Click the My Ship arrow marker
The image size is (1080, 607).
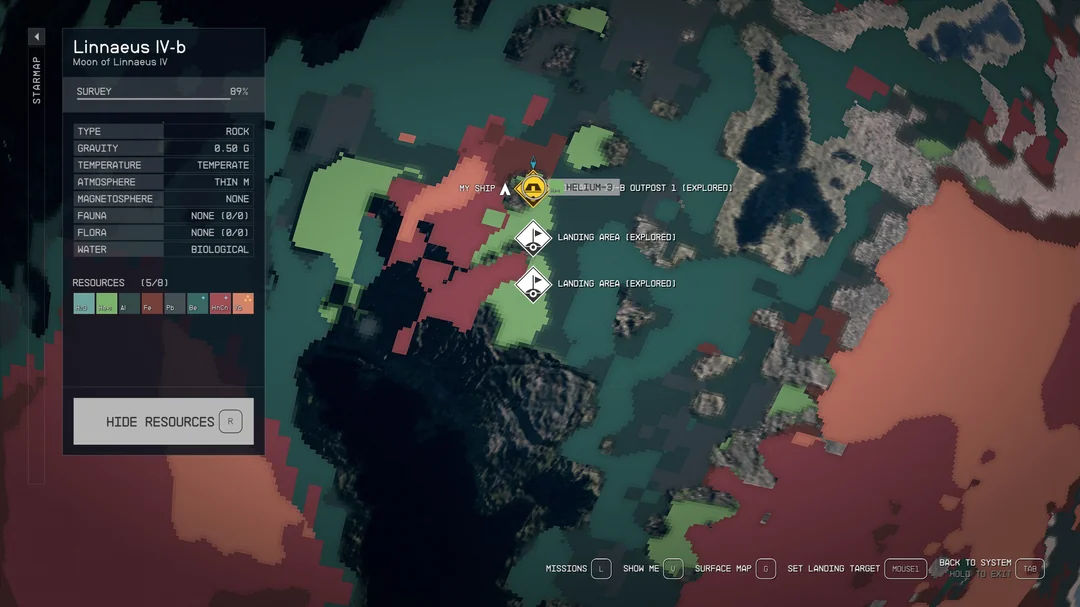click(x=506, y=188)
